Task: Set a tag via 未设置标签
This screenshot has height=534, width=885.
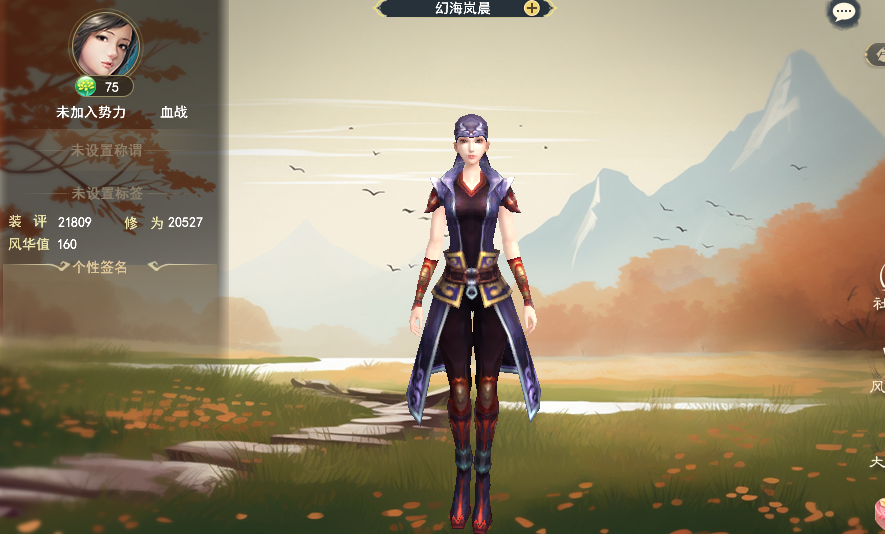Action: (106, 193)
